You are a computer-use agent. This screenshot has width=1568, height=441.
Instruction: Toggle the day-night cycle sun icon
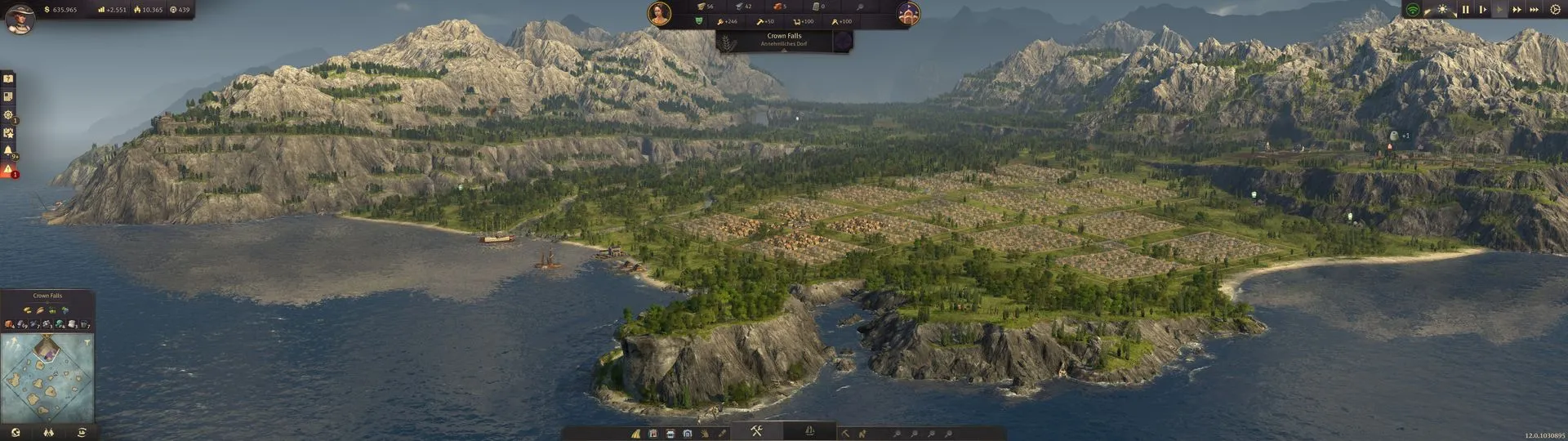click(x=1442, y=10)
